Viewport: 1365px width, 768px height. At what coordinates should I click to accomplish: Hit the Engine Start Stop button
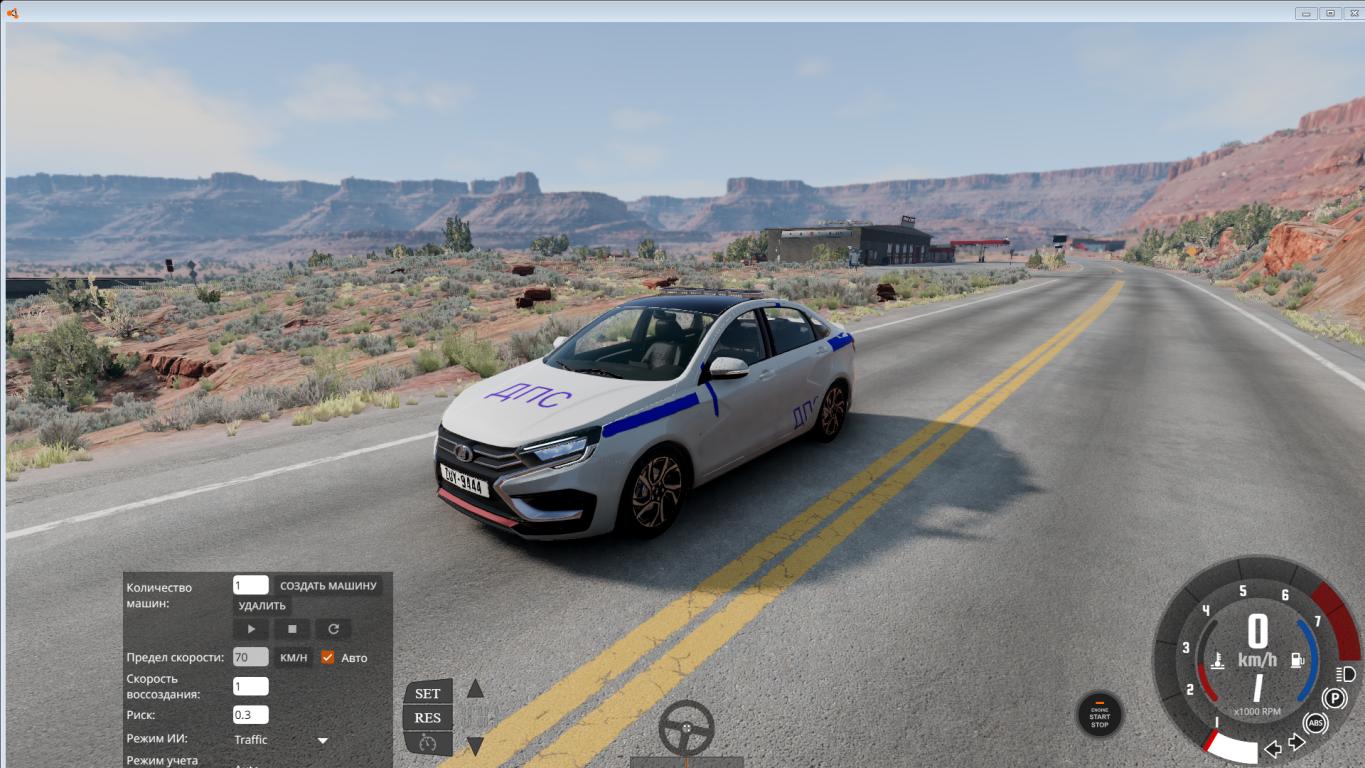(1099, 714)
